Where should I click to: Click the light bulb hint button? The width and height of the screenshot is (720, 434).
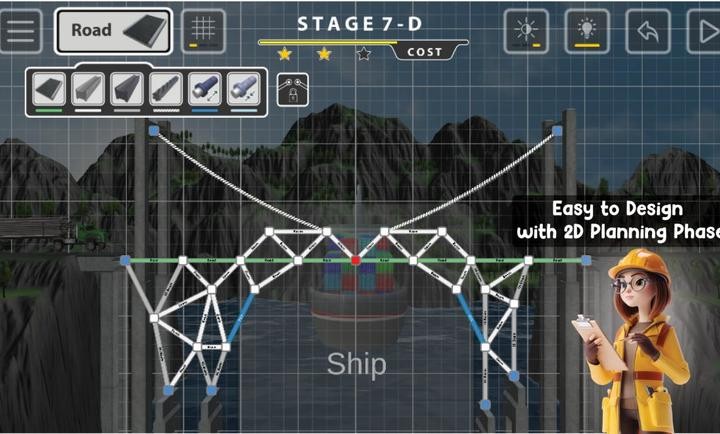(587, 31)
